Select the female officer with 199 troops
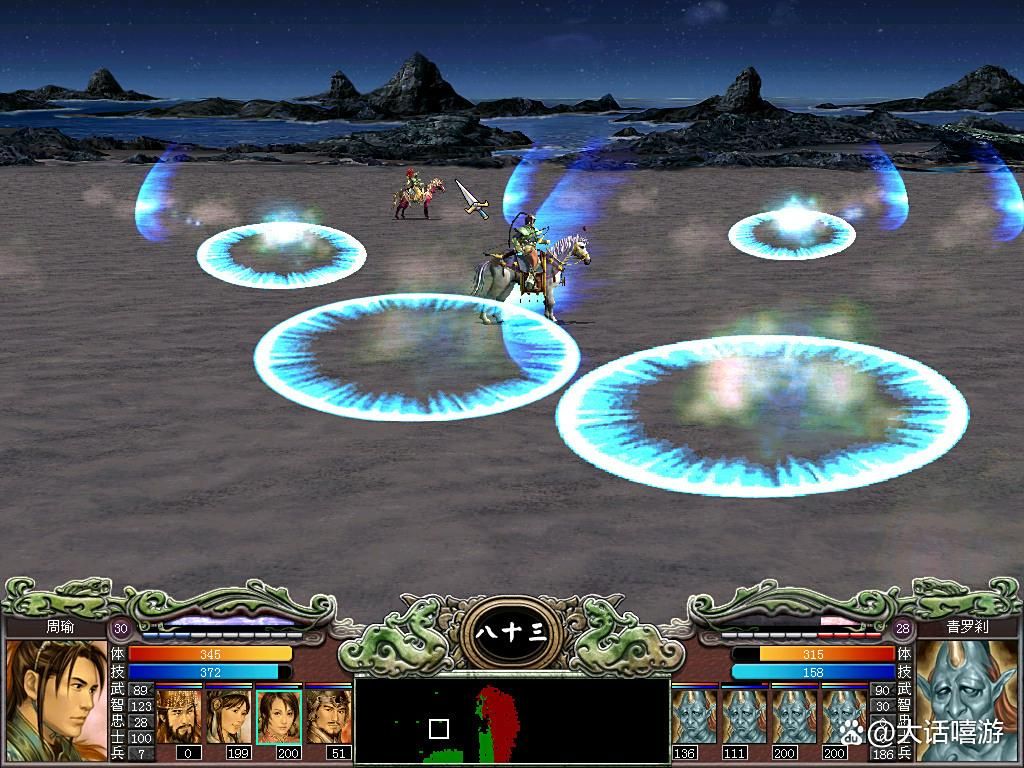 click(x=229, y=715)
